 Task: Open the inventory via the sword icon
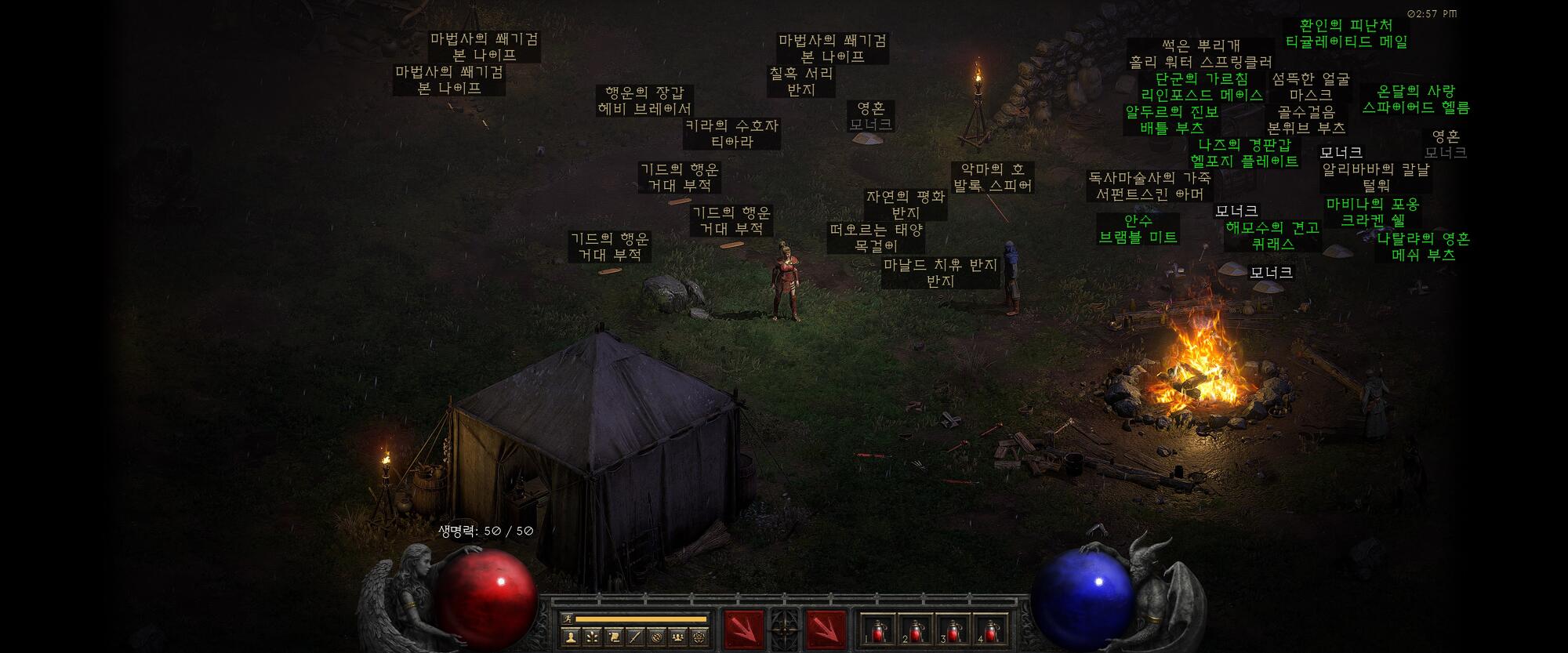(x=636, y=637)
